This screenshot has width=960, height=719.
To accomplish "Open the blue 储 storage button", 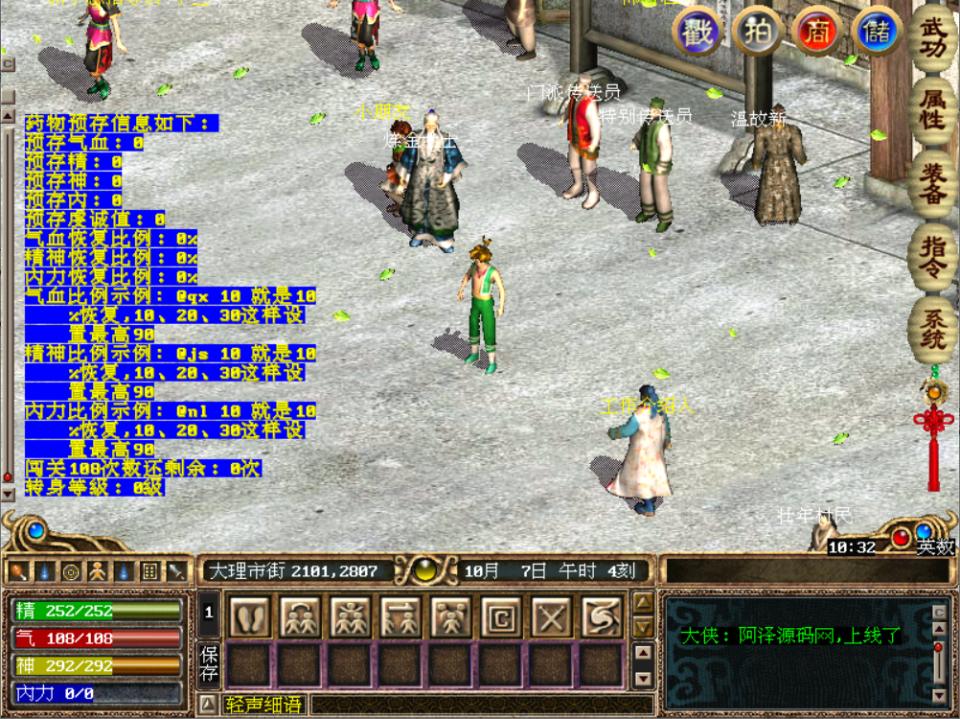I will [876, 31].
